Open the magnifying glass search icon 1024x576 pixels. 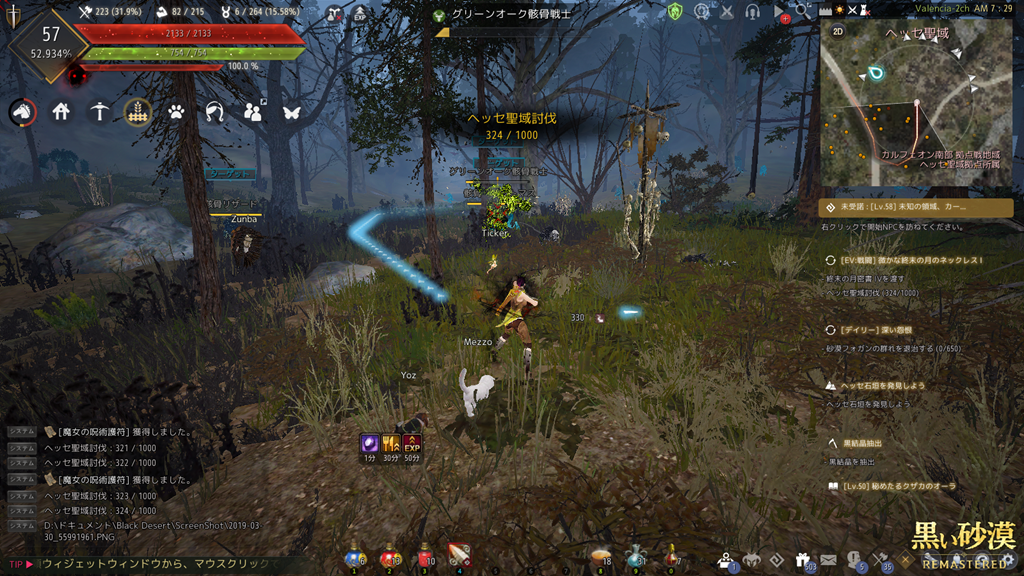pos(802,12)
